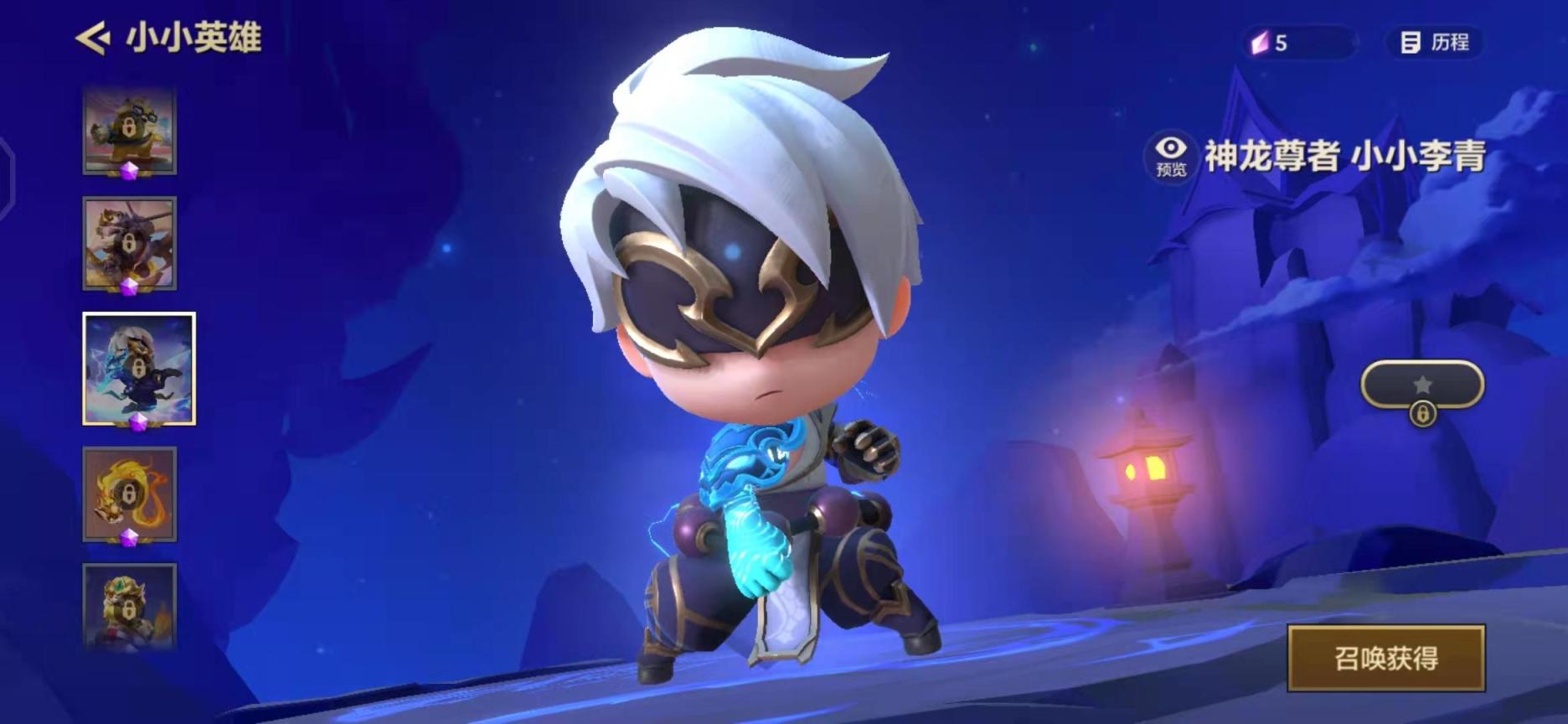Go back from the 小小英雄 screen
The height and width of the screenshot is (724, 1568).
93,38
